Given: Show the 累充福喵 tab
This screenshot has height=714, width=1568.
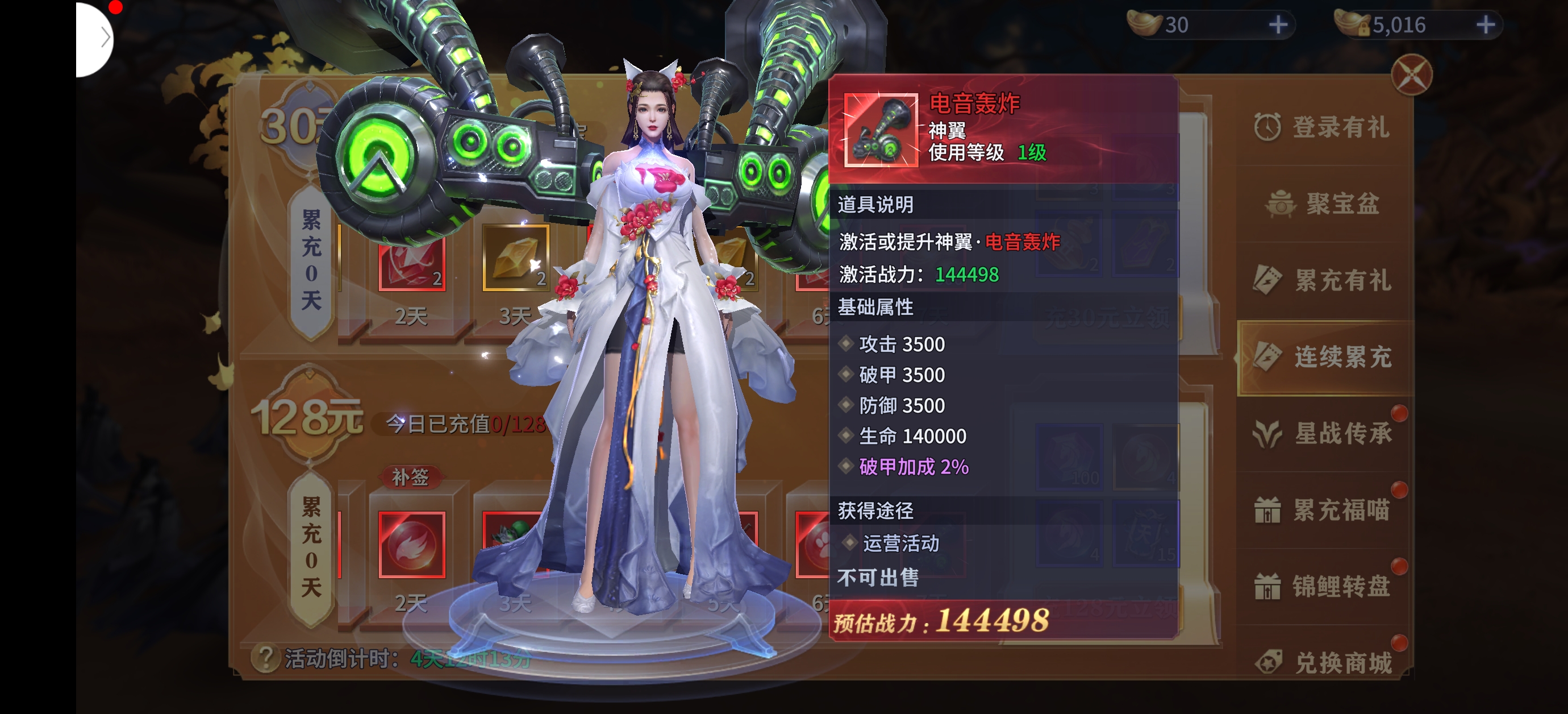Looking at the screenshot, I should [1323, 510].
